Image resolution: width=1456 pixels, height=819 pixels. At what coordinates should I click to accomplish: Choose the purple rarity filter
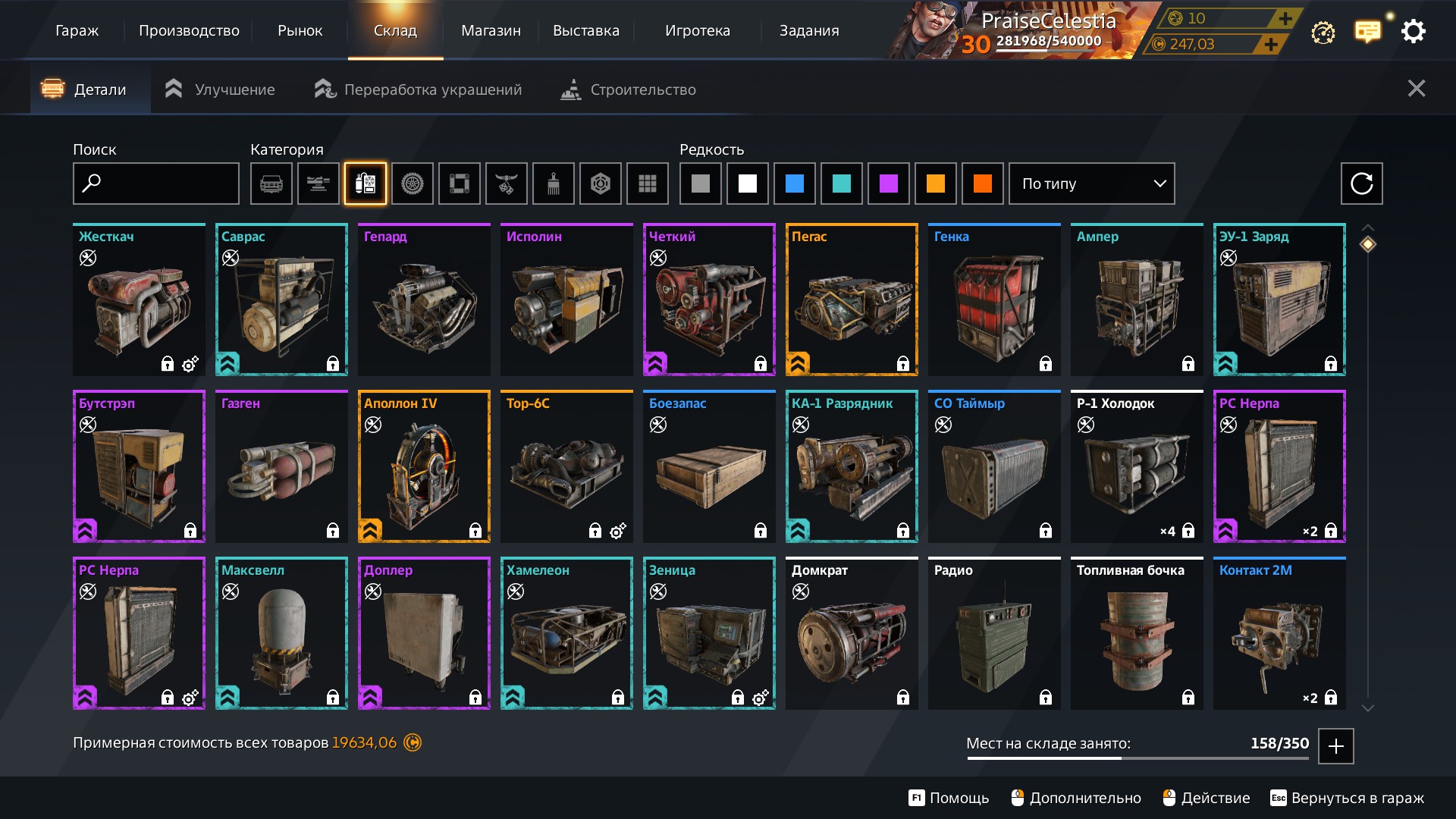tap(889, 184)
